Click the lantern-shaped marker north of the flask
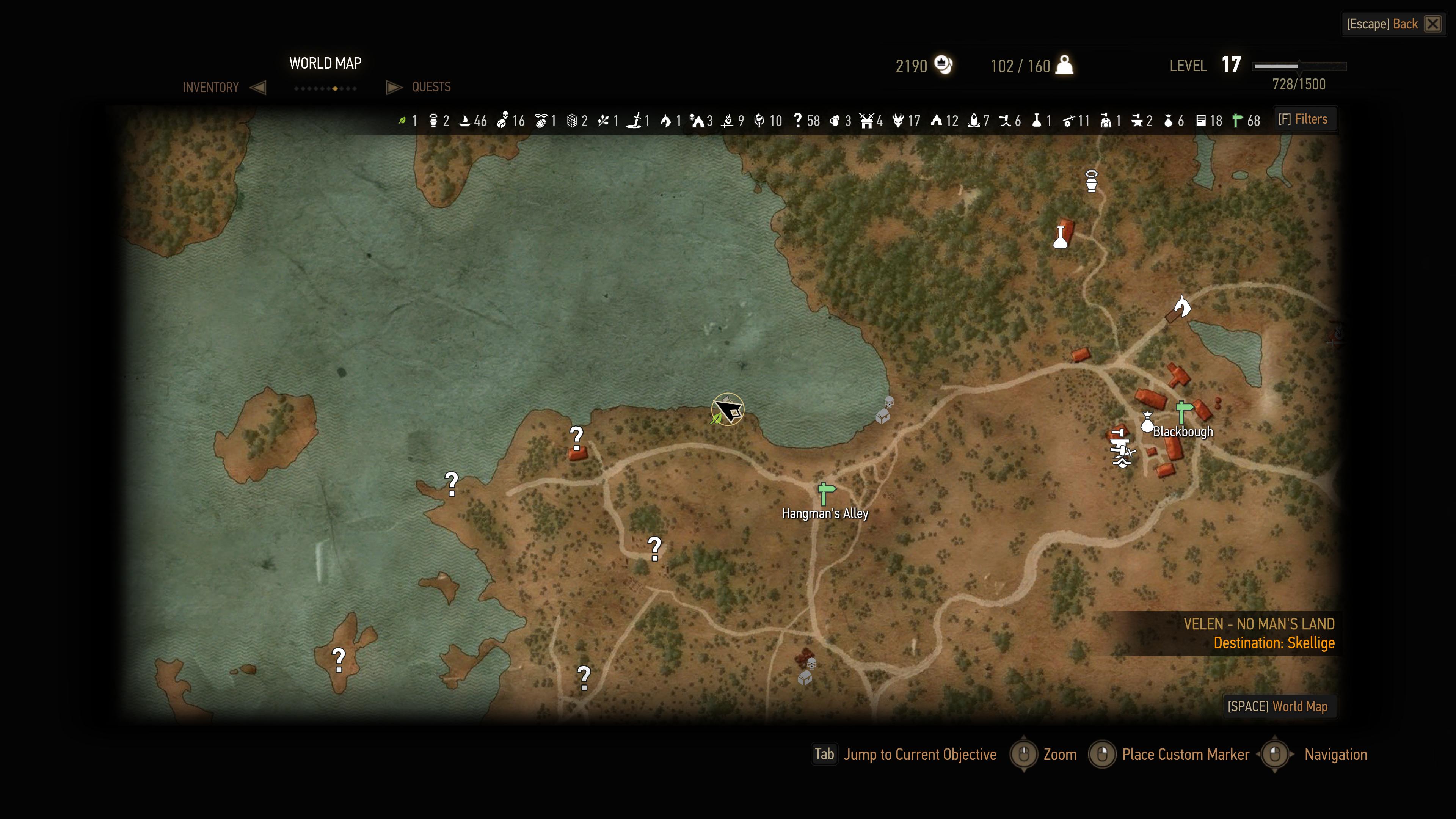The width and height of the screenshot is (1456, 819). 1092,182
